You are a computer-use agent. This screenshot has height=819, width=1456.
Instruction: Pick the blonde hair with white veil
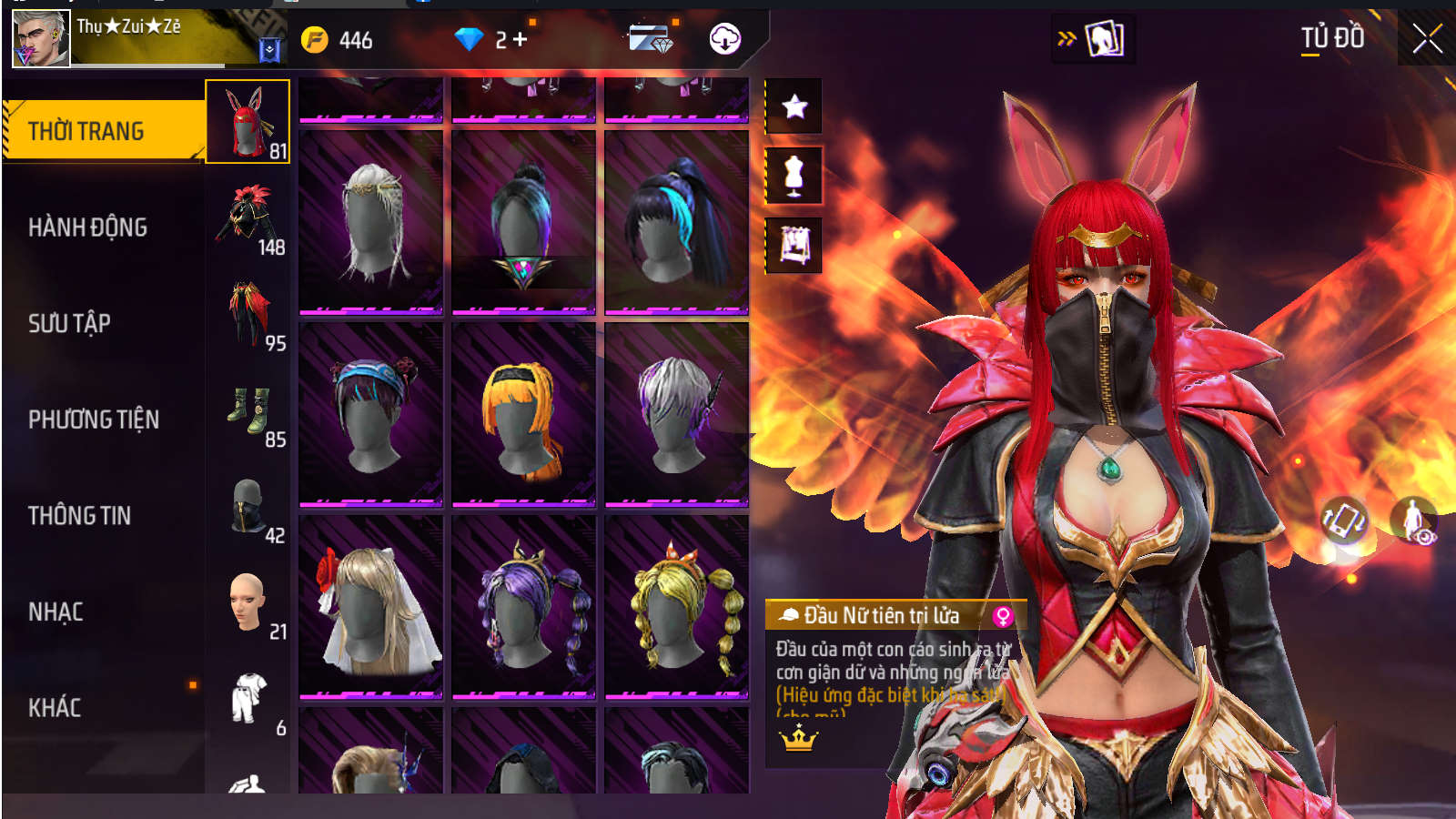tap(370, 607)
